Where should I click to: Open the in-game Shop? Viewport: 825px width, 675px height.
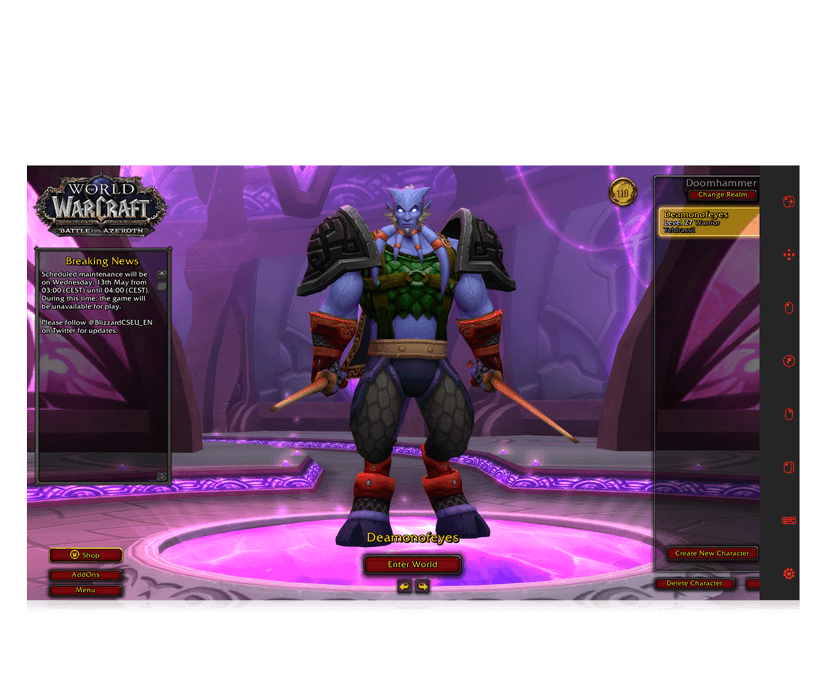86,555
